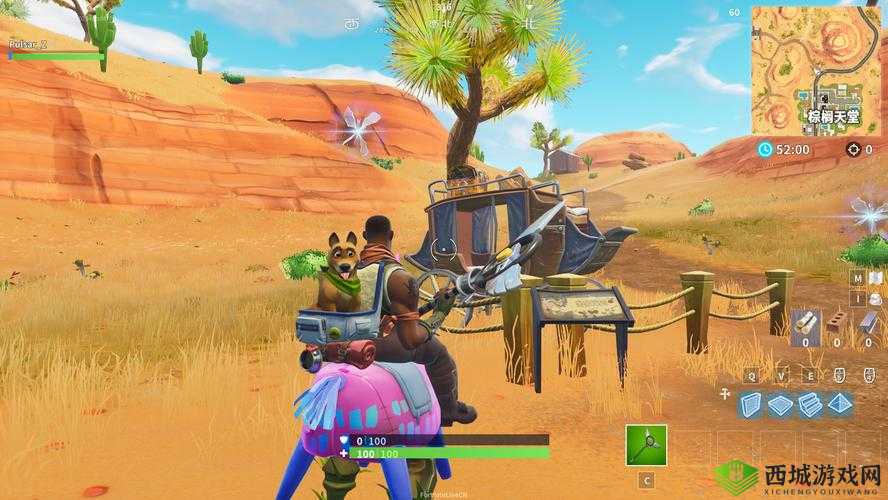Choose the floor building piece
Image resolution: width=888 pixels, height=500 pixels.
click(780, 402)
